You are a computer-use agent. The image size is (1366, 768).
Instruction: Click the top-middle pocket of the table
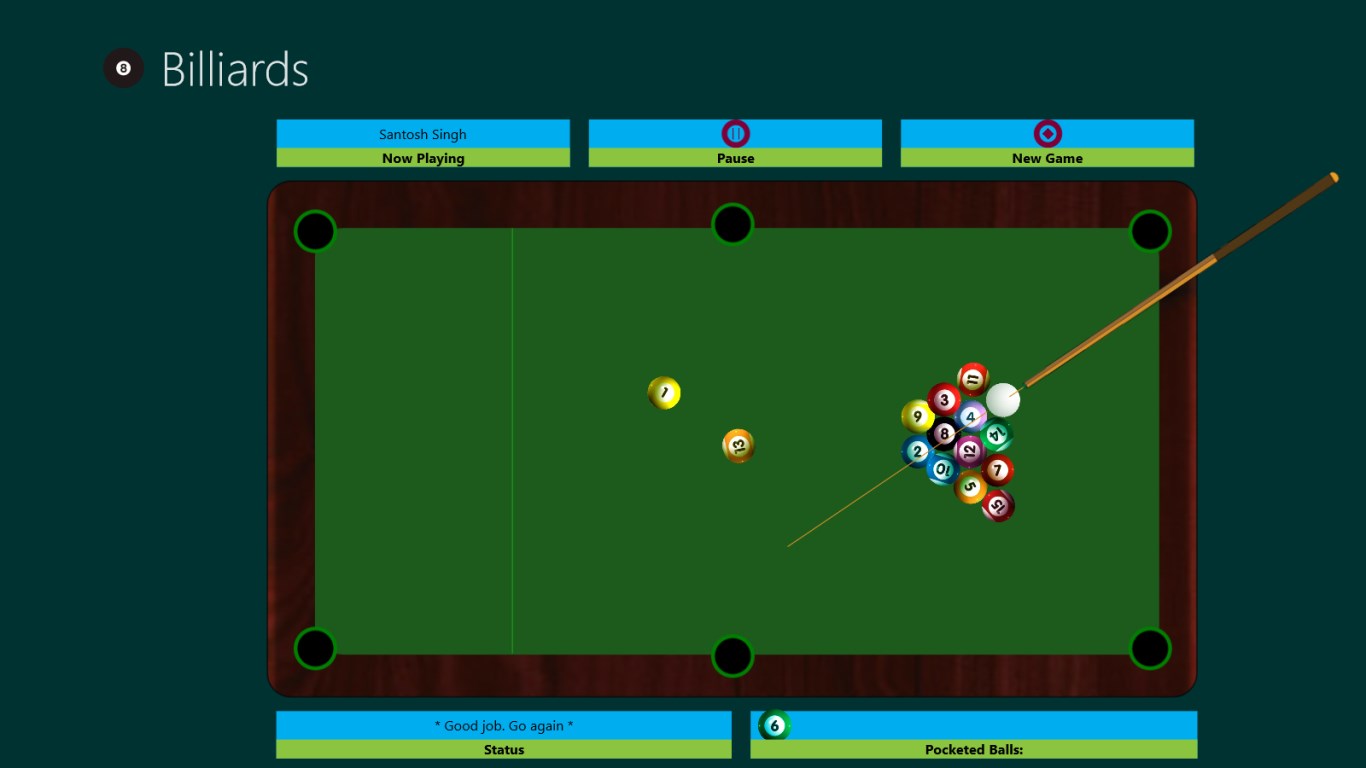[733, 224]
